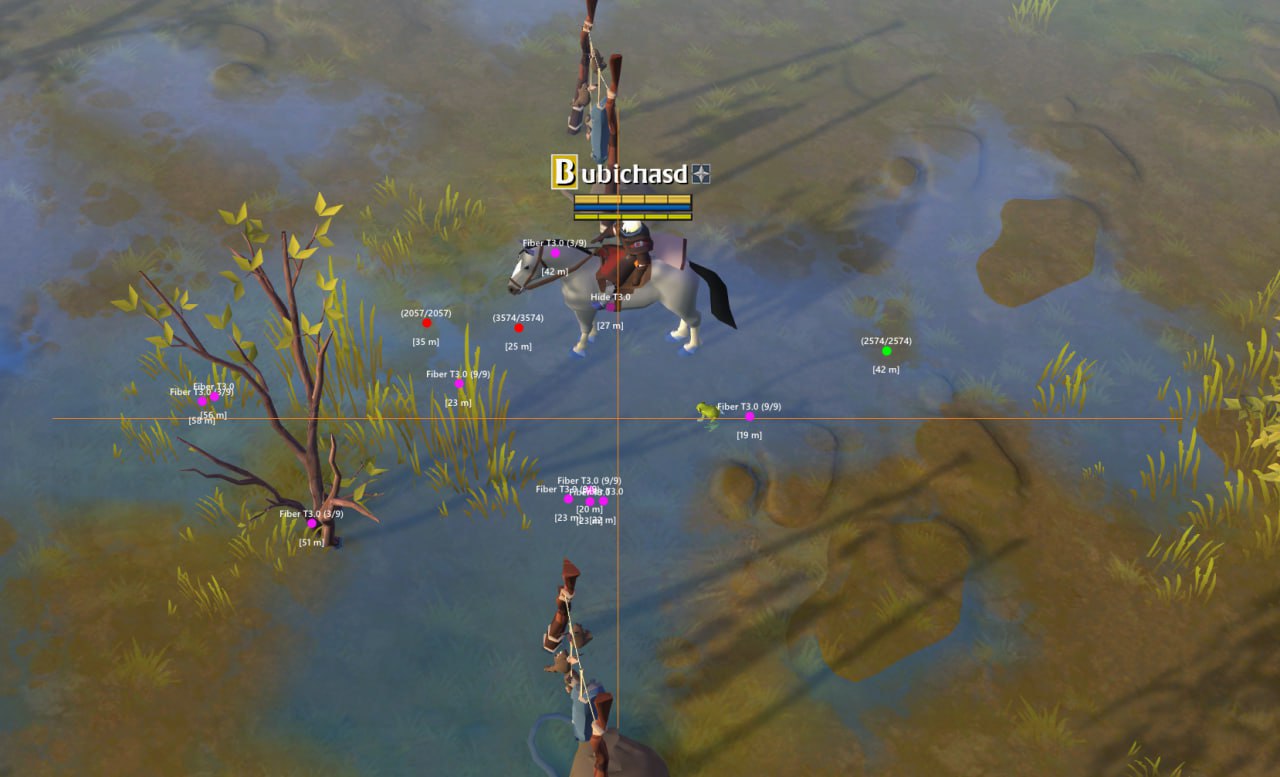The height and width of the screenshot is (777, 1280).
Task: Click the [27 m] distance label under Hide T3.0
Action: (x=610, y=324)
